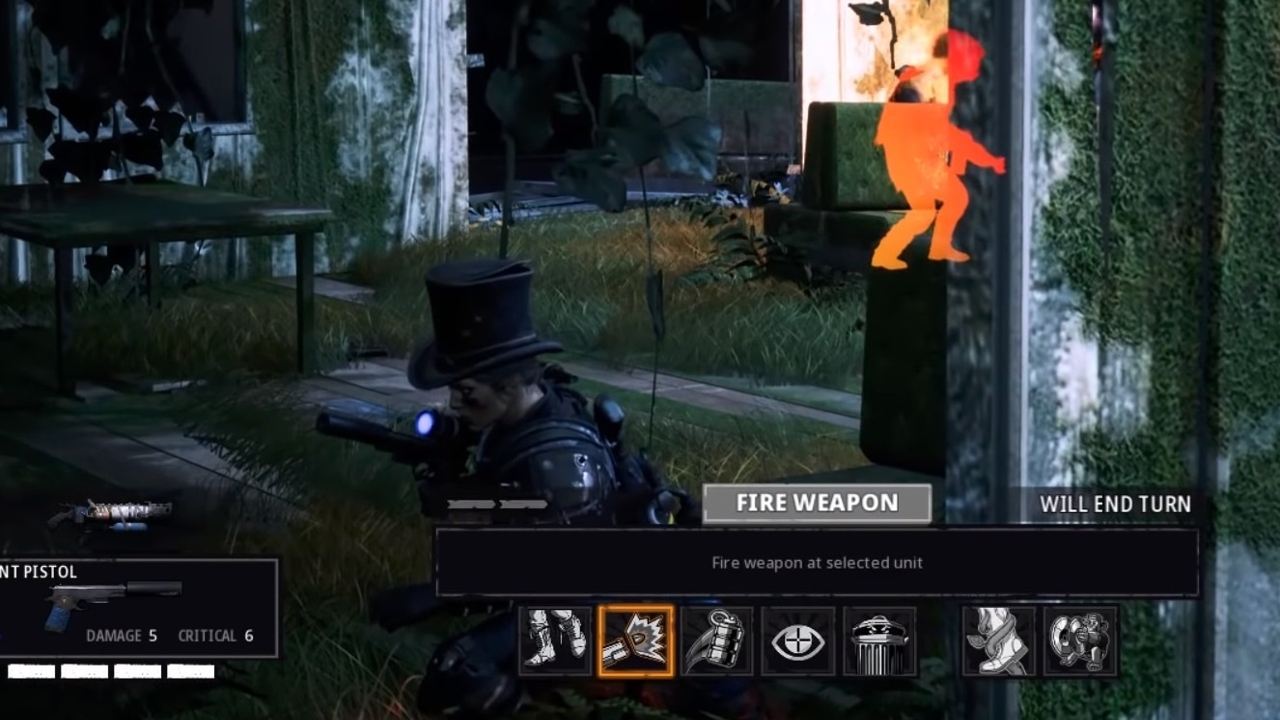Image resolution: width=1280 pixels, height=720 pixels.
Task: Select the Grenade throw ability
Action: [x=717, y=640]
